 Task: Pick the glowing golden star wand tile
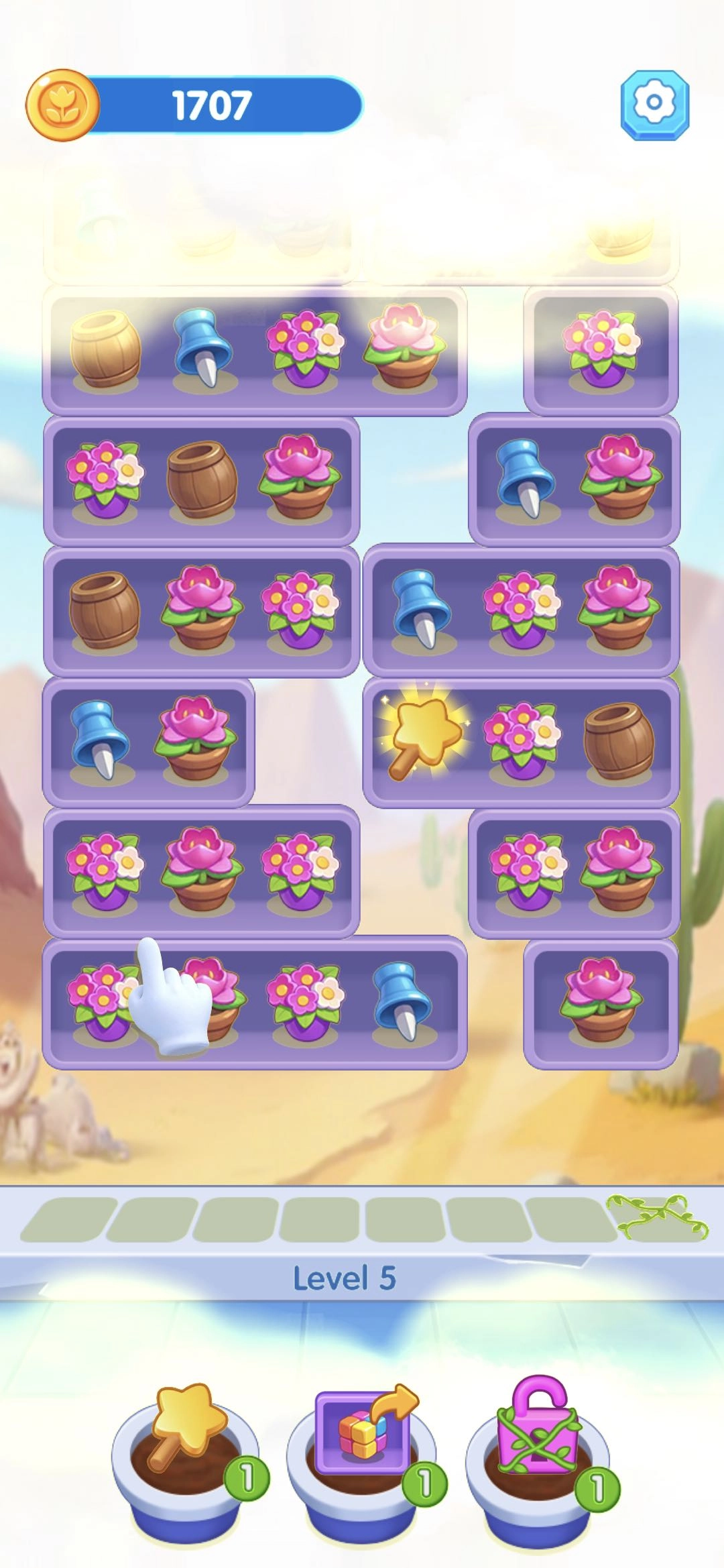[424, 738]
